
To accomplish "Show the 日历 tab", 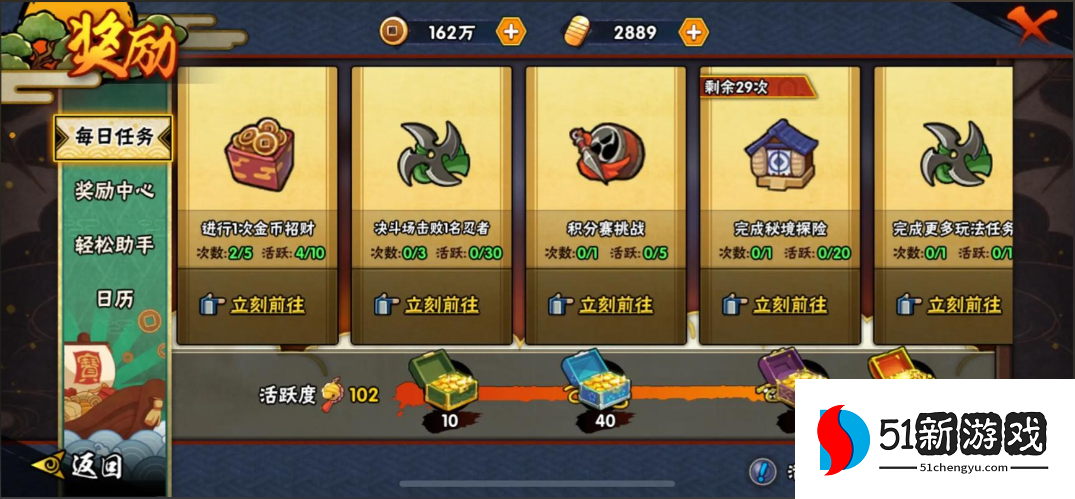I will click(114, 298).
